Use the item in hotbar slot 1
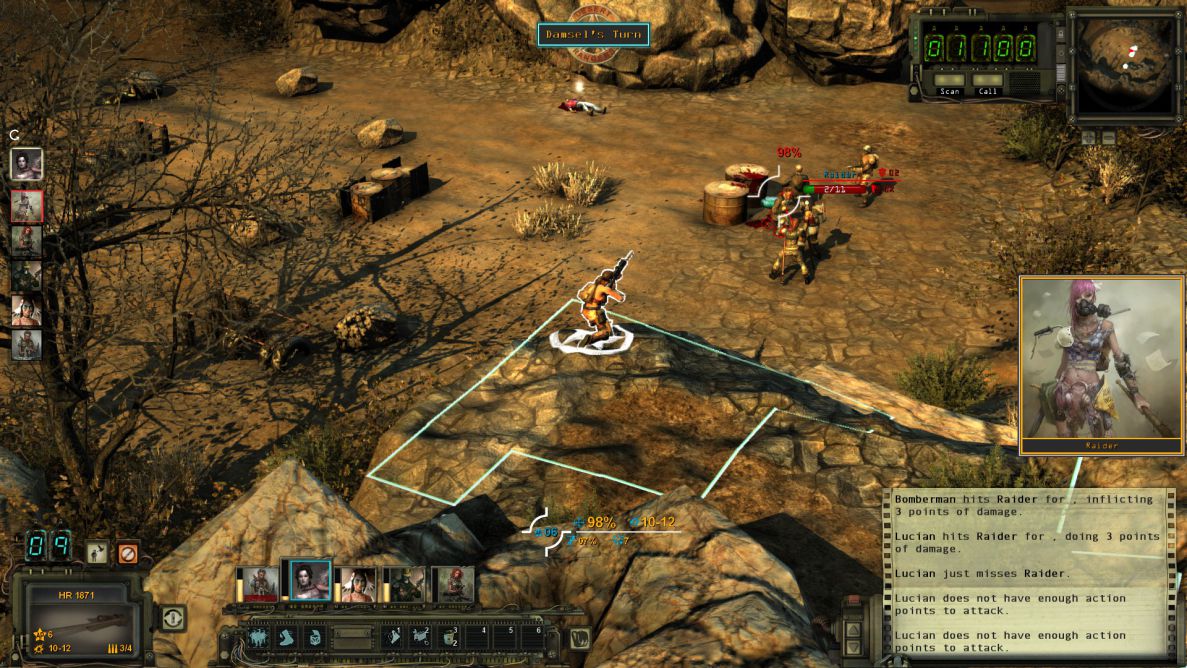Image resolution: width=1187 pixels, height=668 pixels. (394, 637)
